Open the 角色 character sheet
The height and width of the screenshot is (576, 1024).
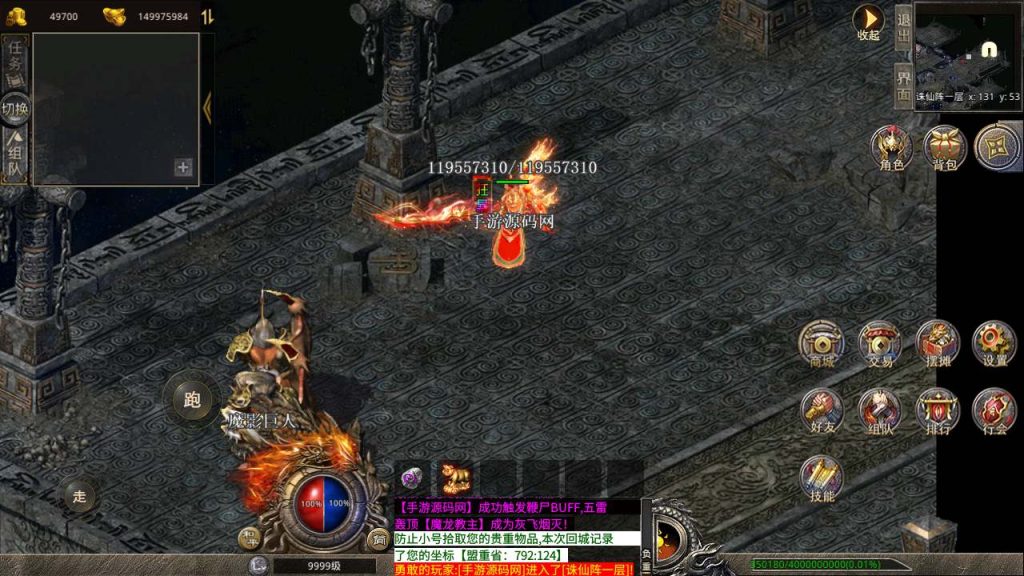pos(891,146)
